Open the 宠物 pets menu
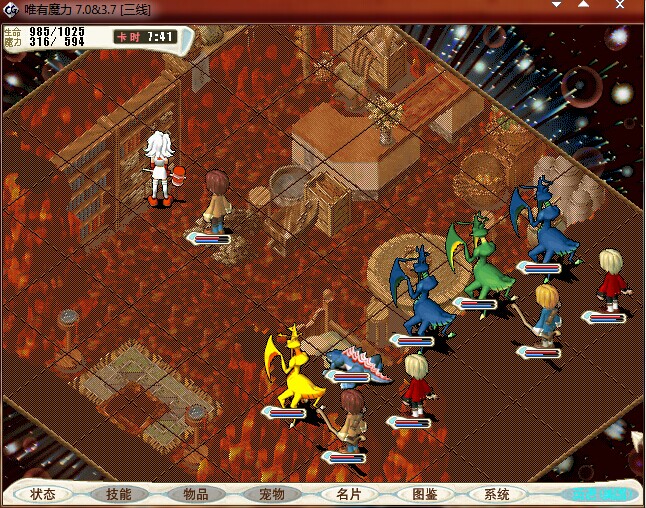646x508 pixels. click(271, 494)
